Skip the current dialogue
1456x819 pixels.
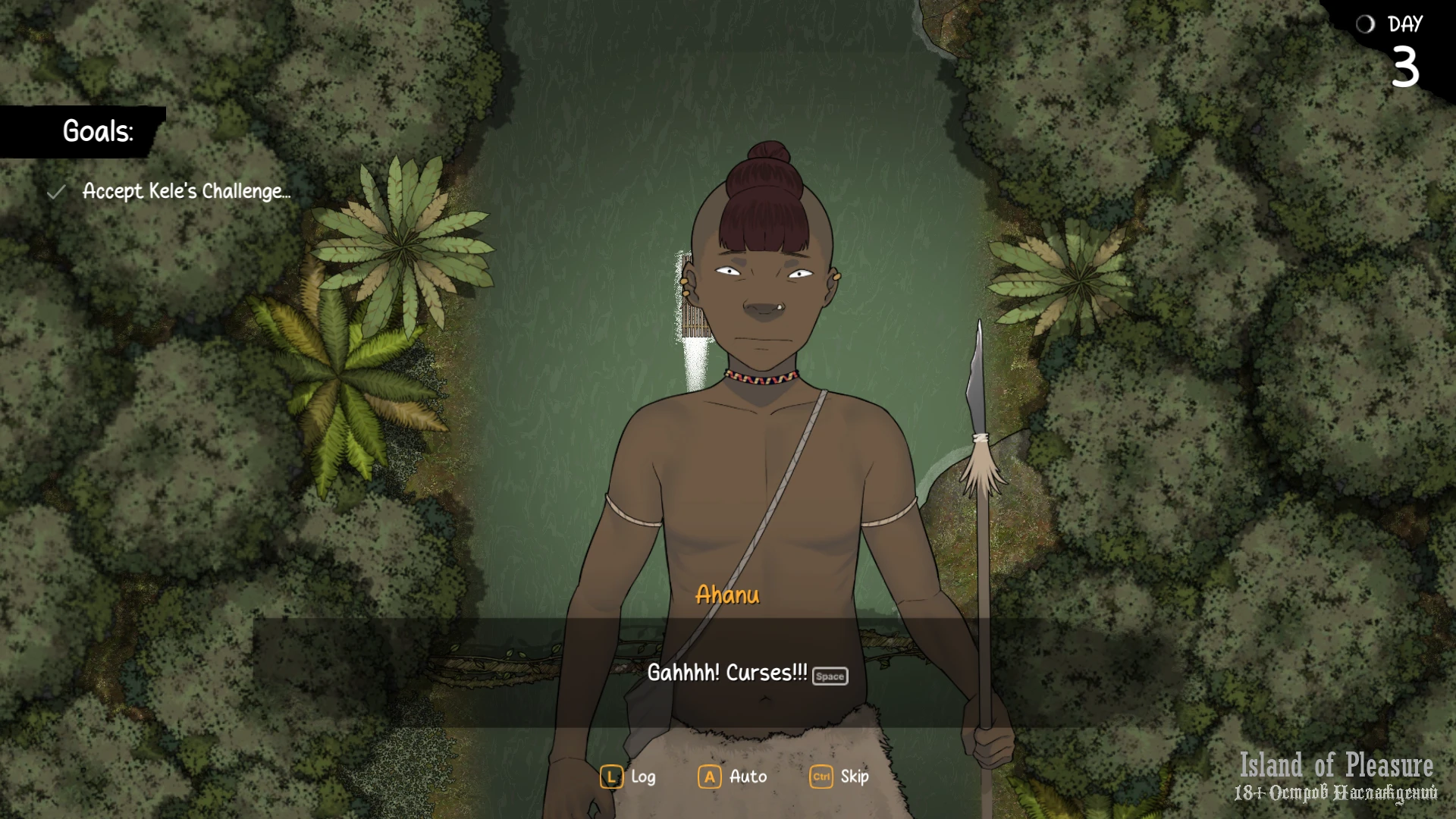coord(840,777)
